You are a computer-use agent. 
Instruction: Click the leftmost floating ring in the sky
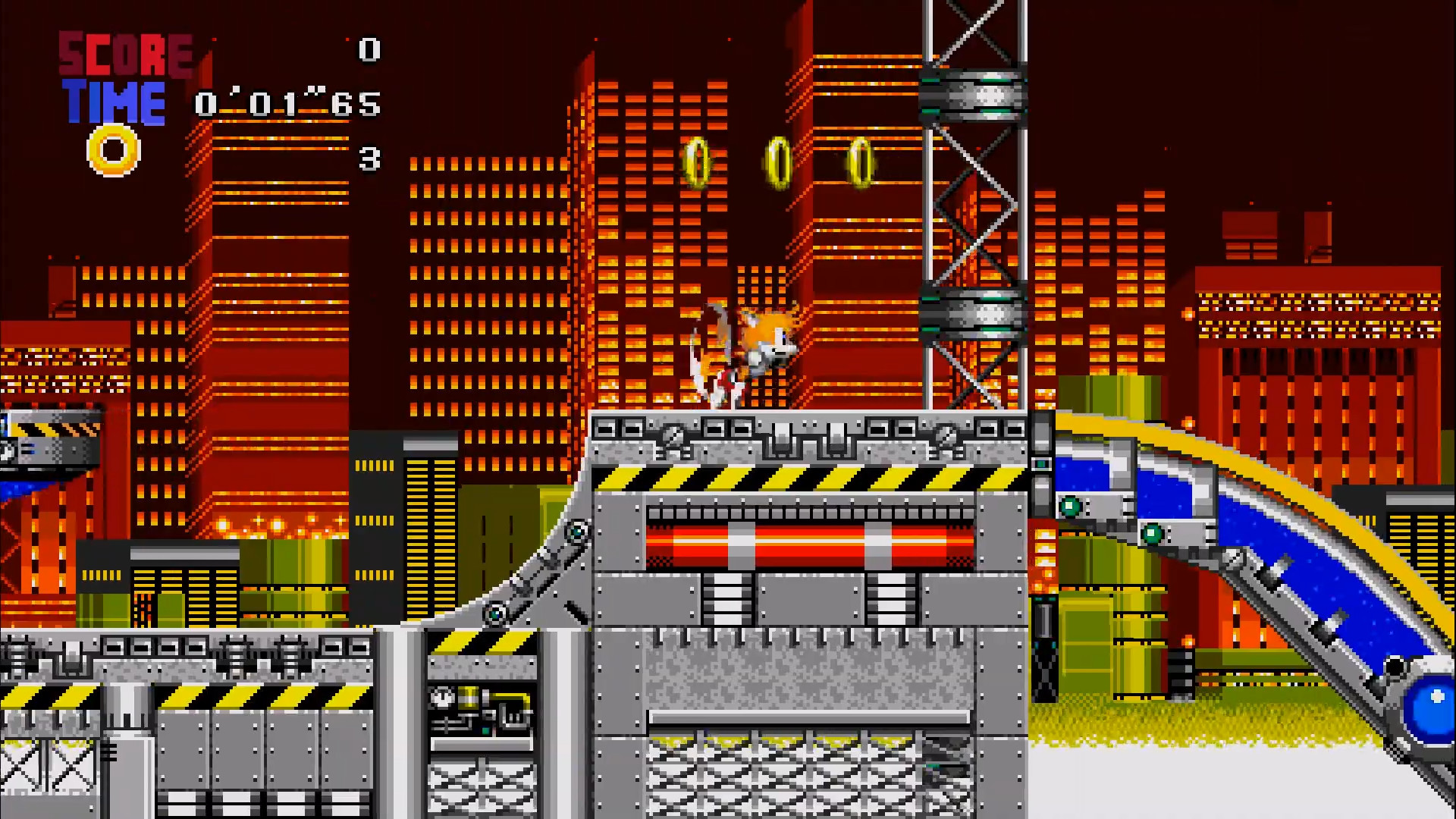click(696, 159)
